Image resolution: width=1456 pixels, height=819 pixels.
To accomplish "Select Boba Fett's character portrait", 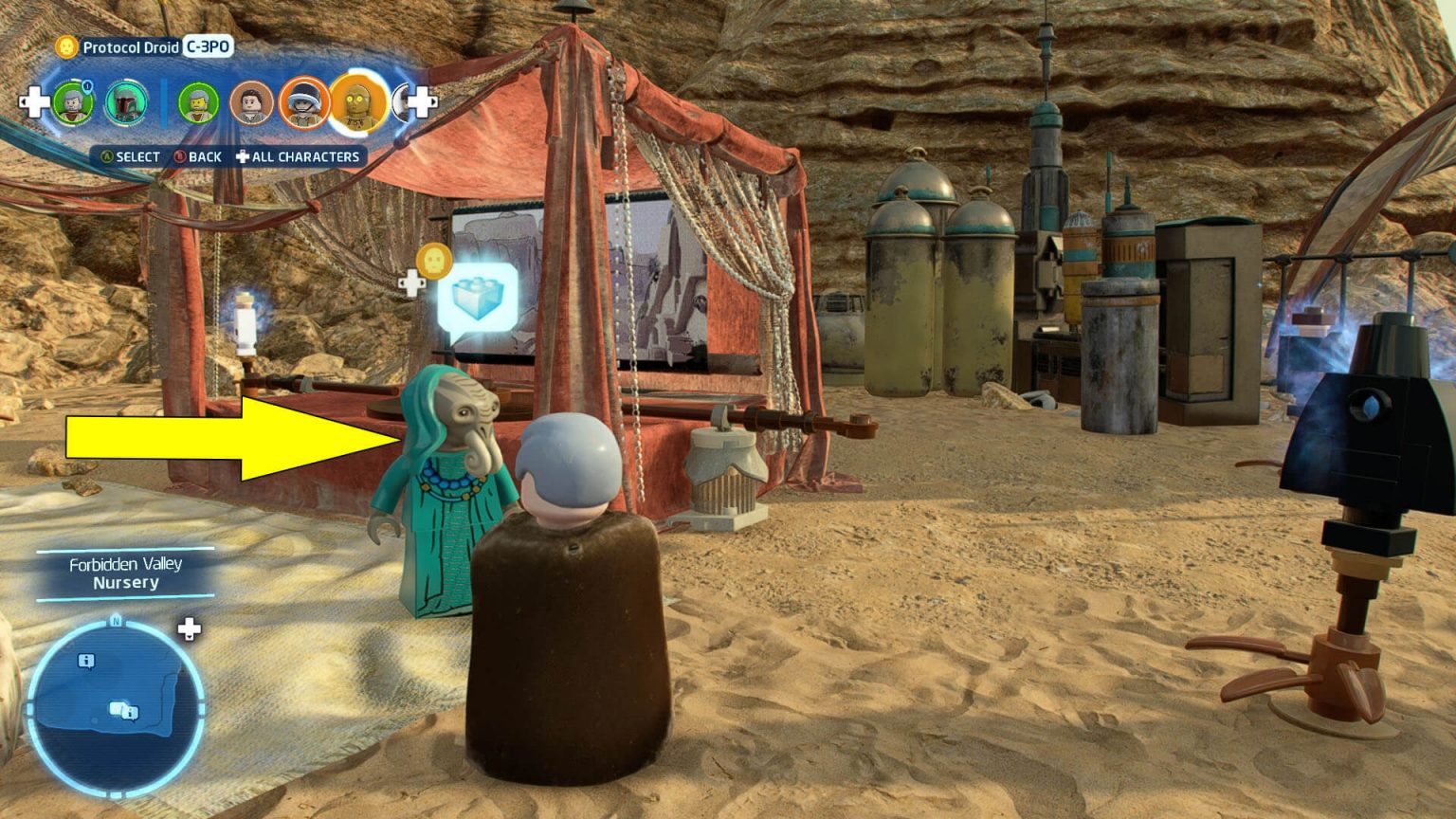I will (126, 101).
